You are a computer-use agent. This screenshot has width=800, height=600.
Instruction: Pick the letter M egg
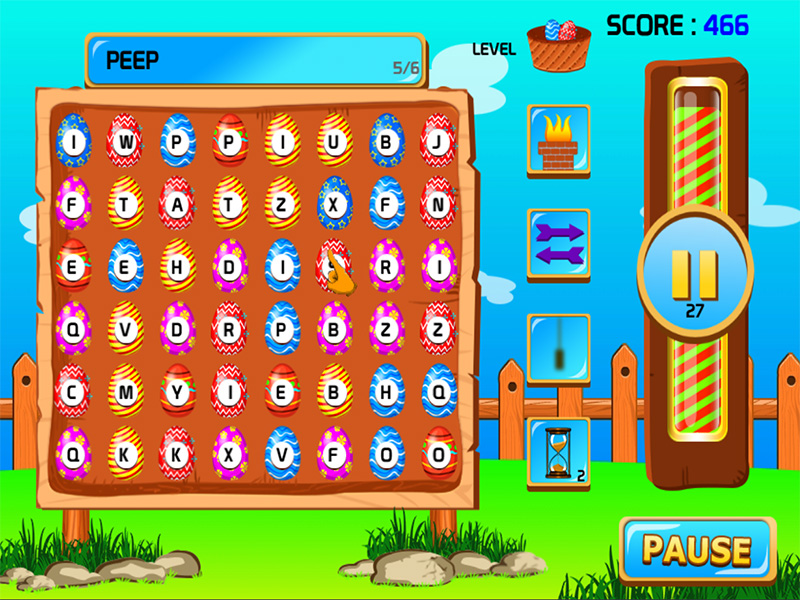click(x=126, y=392)
